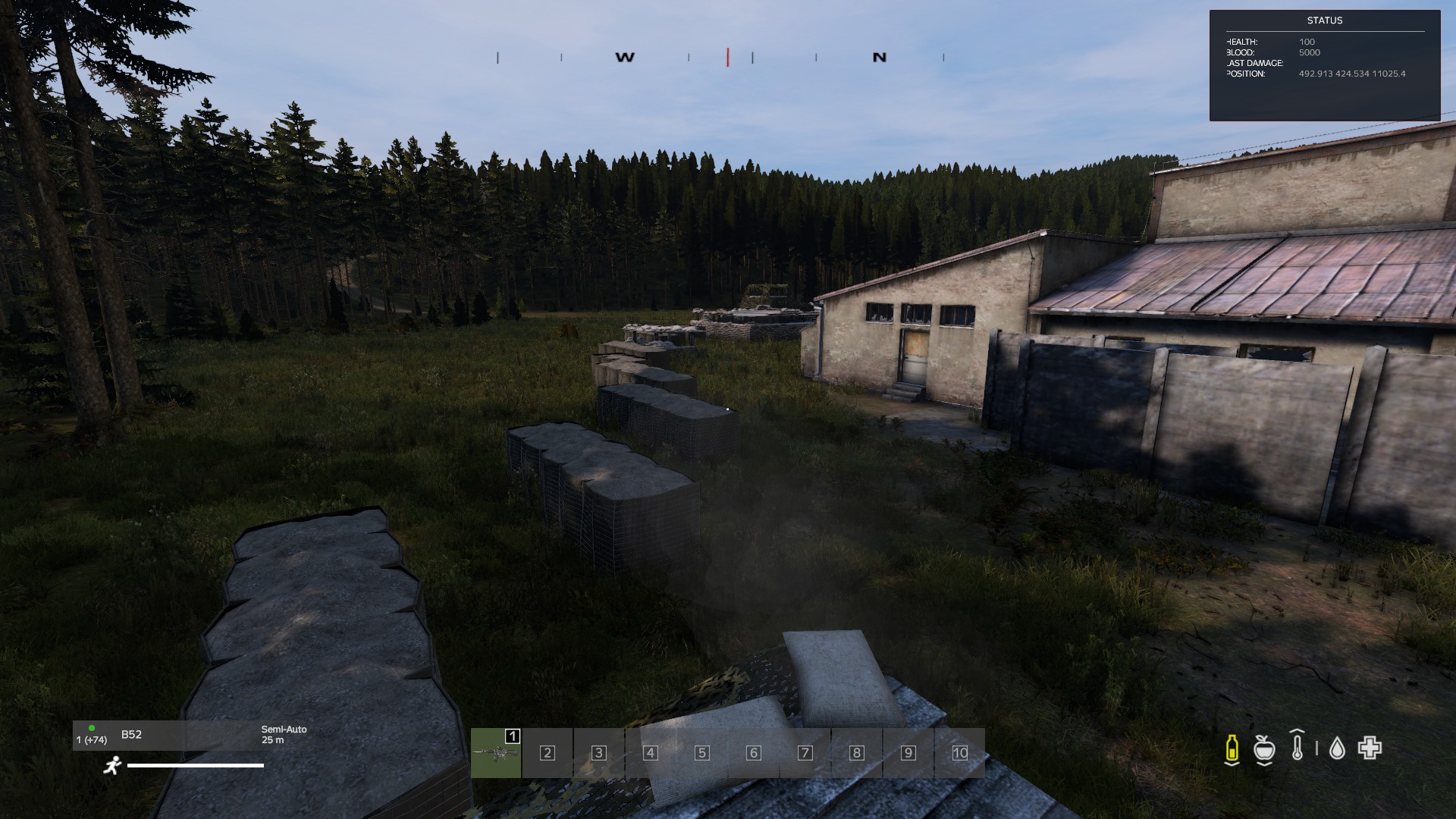Click the highlighted slot 1 number badge
Image resolution: width=1456 pixels, height=819 pixels.
click(x=513, y=736)
